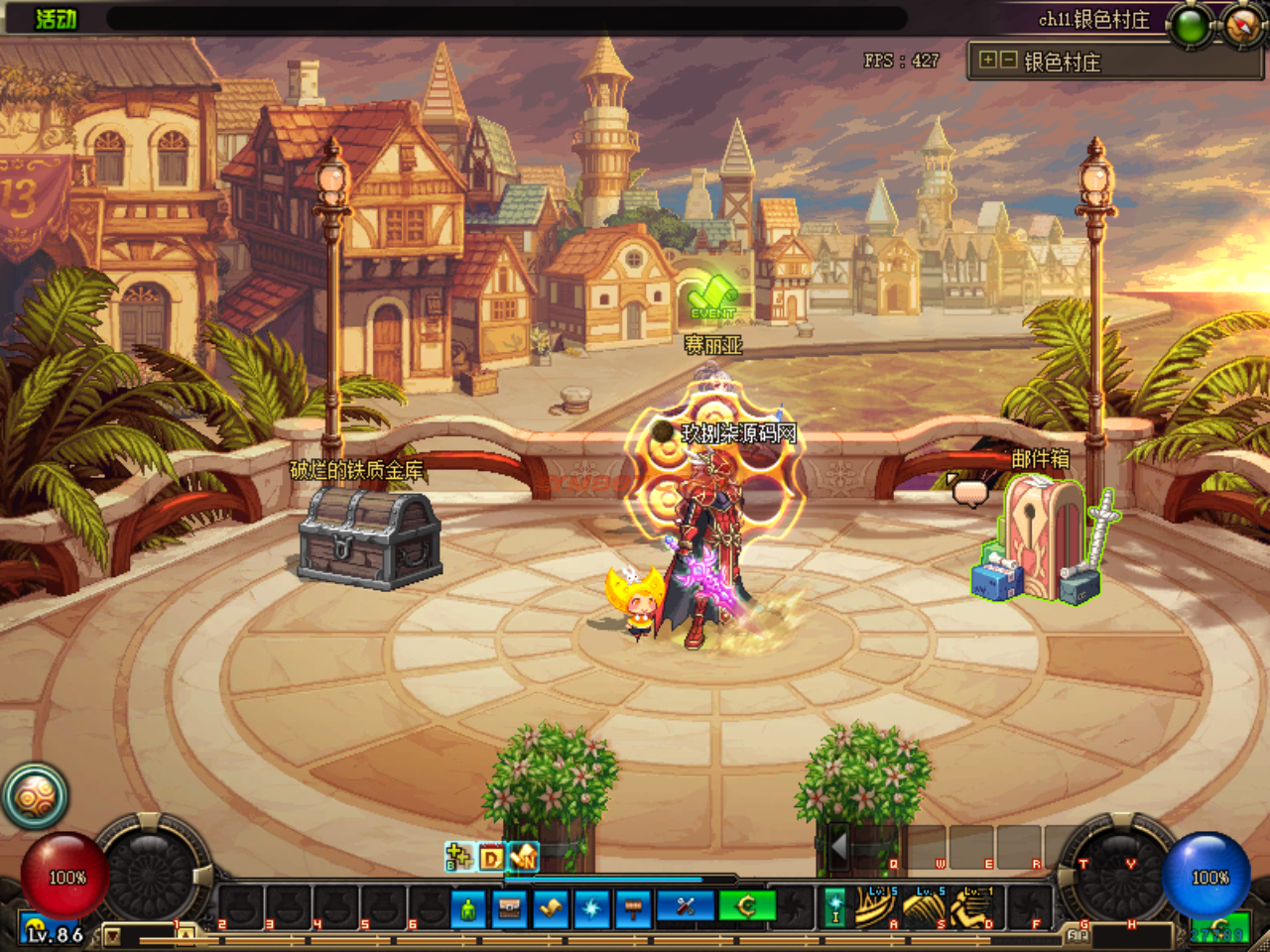The width and height of the screenshot is (1270, 952).
Task: Click the yellow plus buff icon
Action: click(x=458, y=856)
